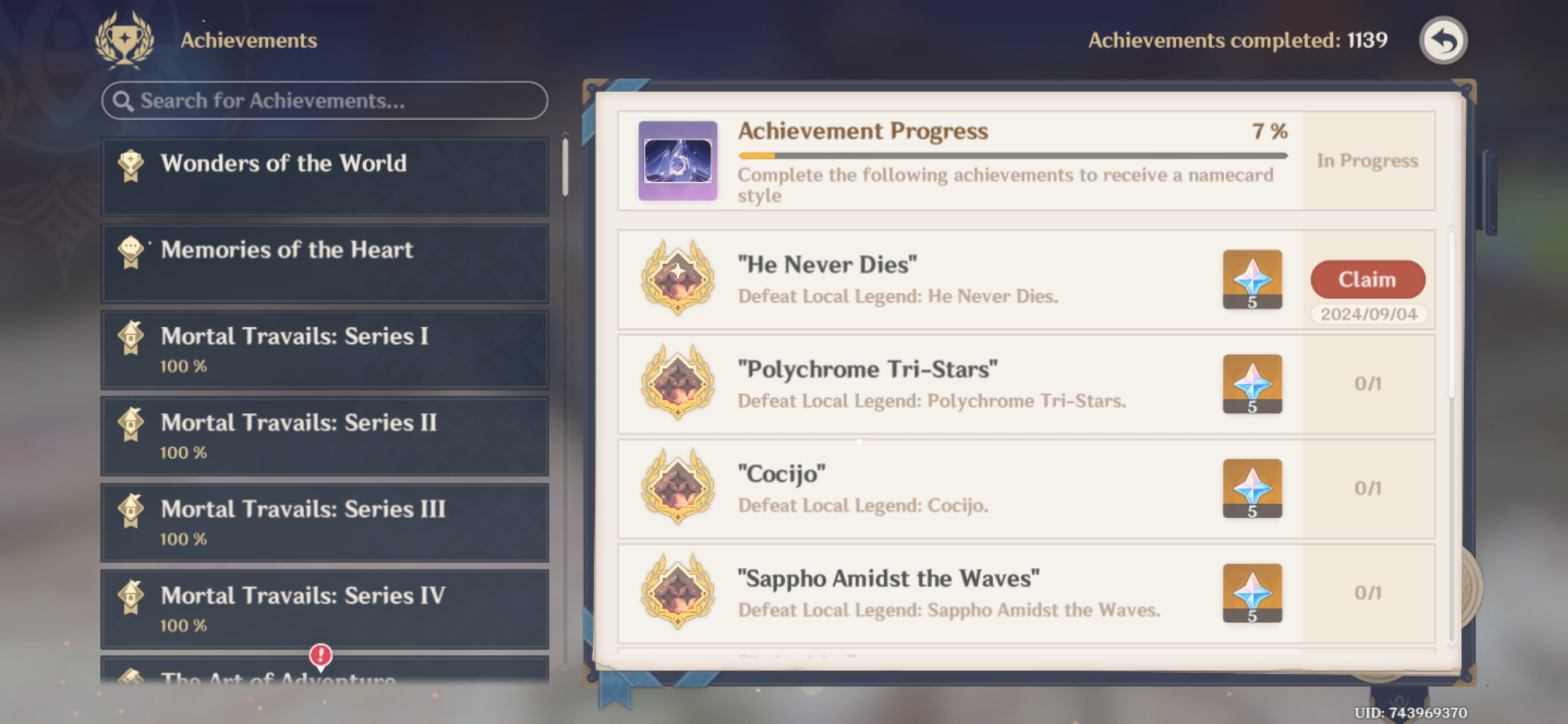1568x724 pixels.
Task: Click the Wonders of the World badge icon
Action: (131, 163)
